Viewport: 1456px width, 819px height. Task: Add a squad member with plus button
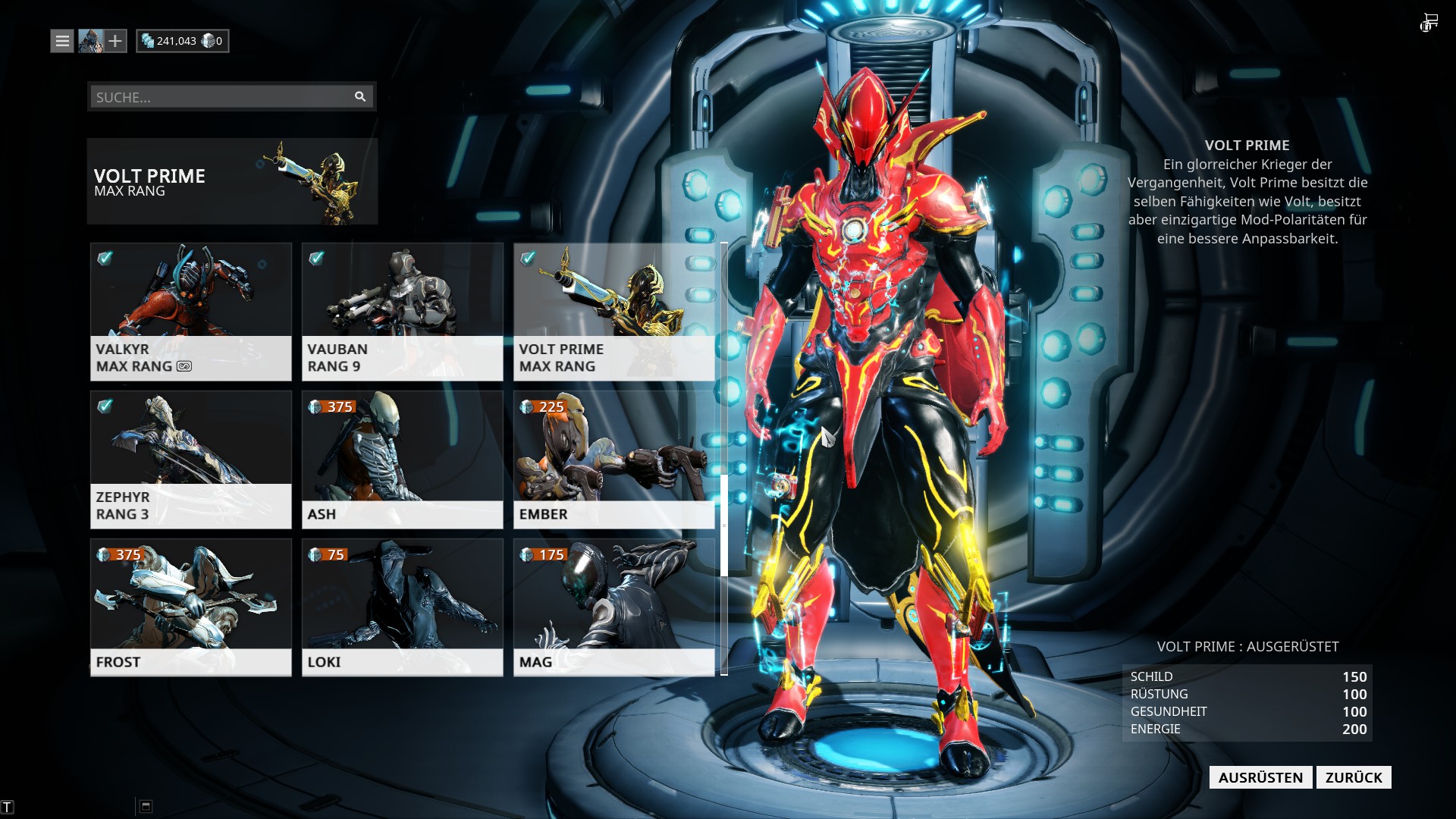tap(115, 41)
